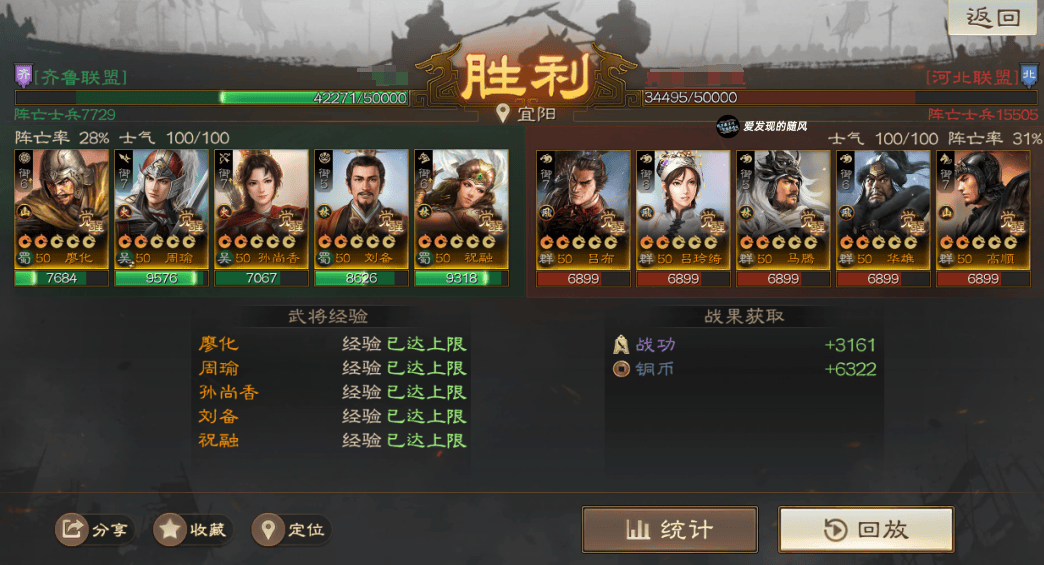Choose the 孙尚香 general card
1044x565 pixels.
[x=262, y=209]
